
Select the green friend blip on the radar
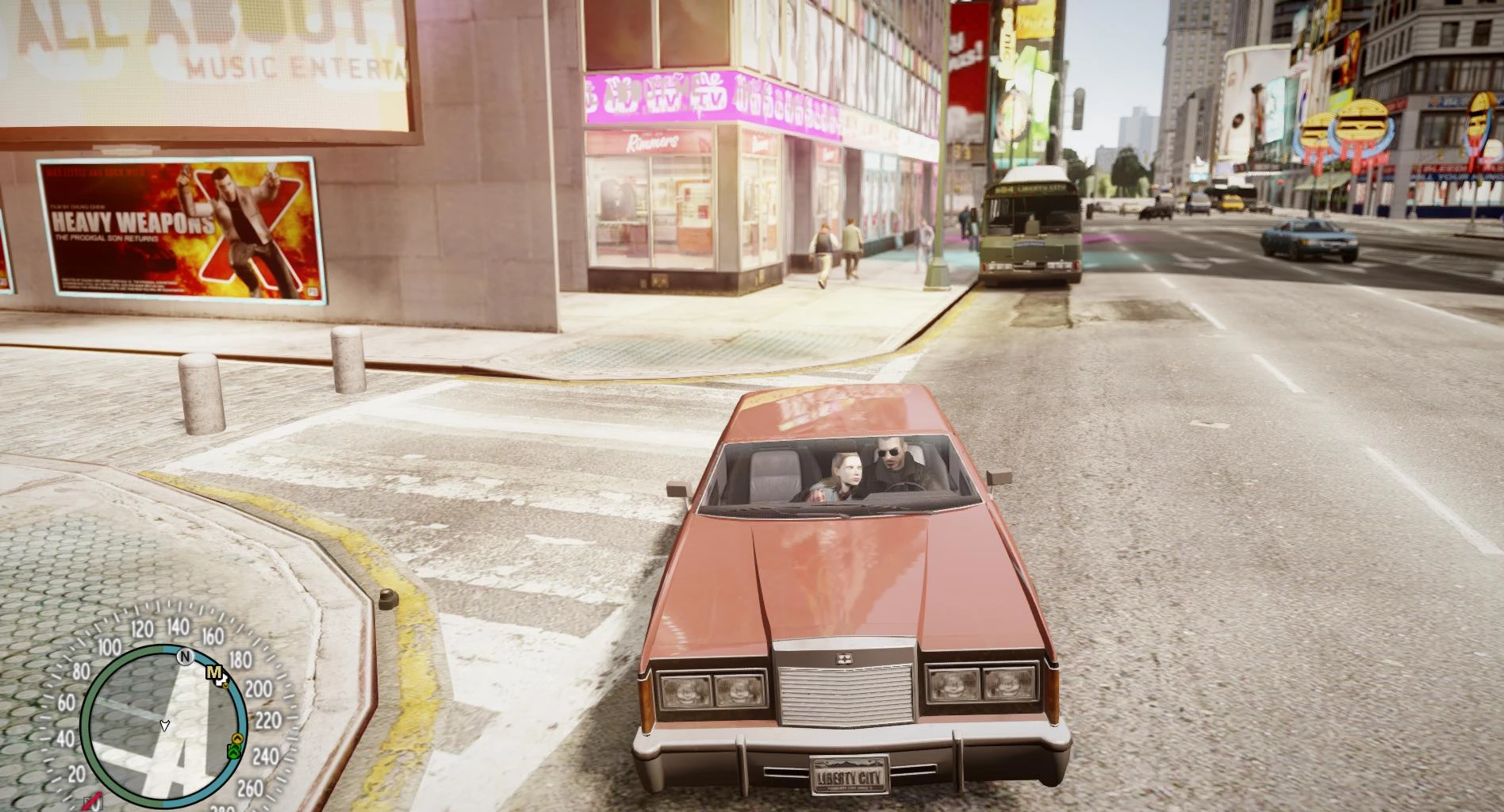point(233,751)
